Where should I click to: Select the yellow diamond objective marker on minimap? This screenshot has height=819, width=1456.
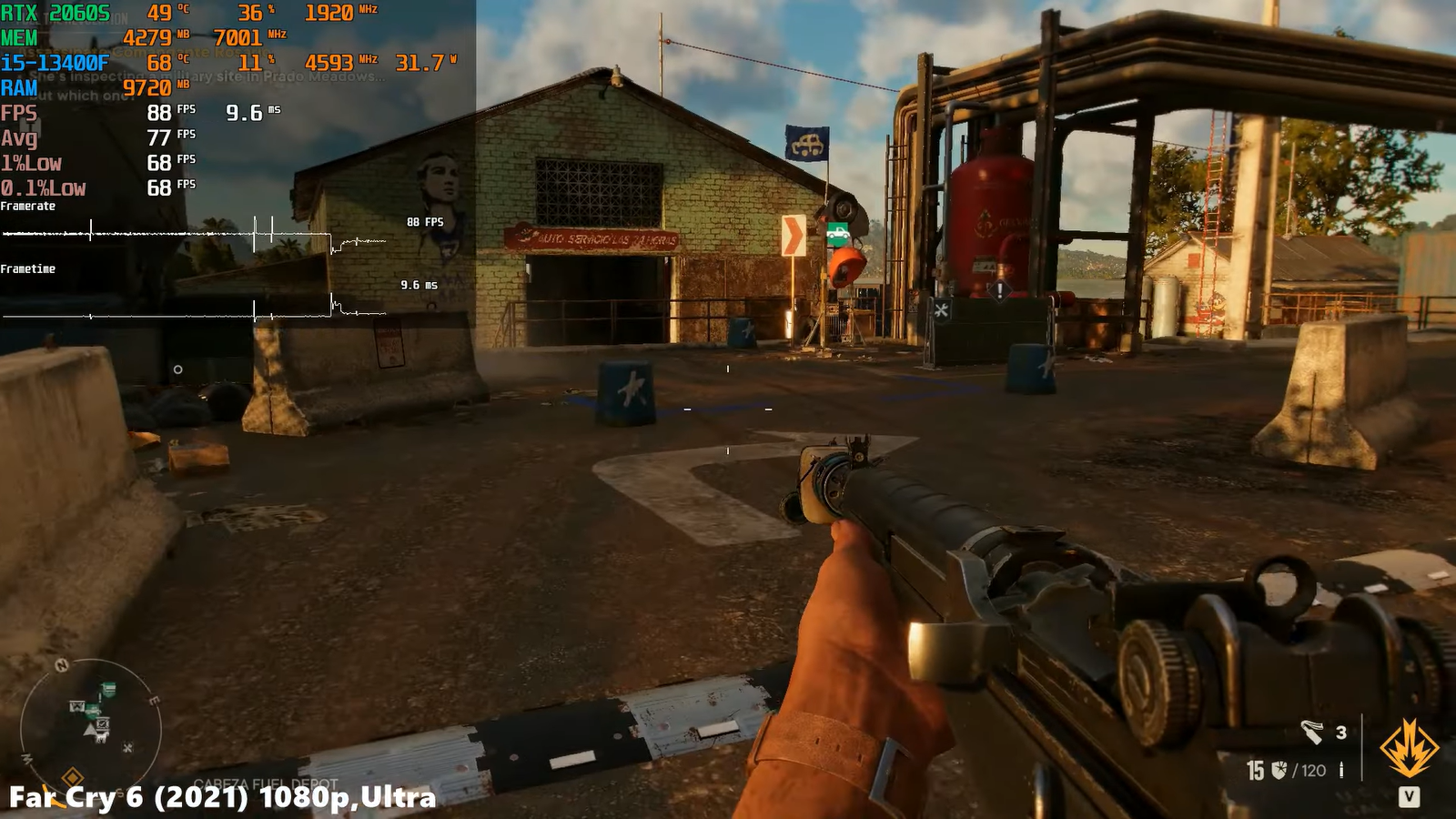coord(72,777)
